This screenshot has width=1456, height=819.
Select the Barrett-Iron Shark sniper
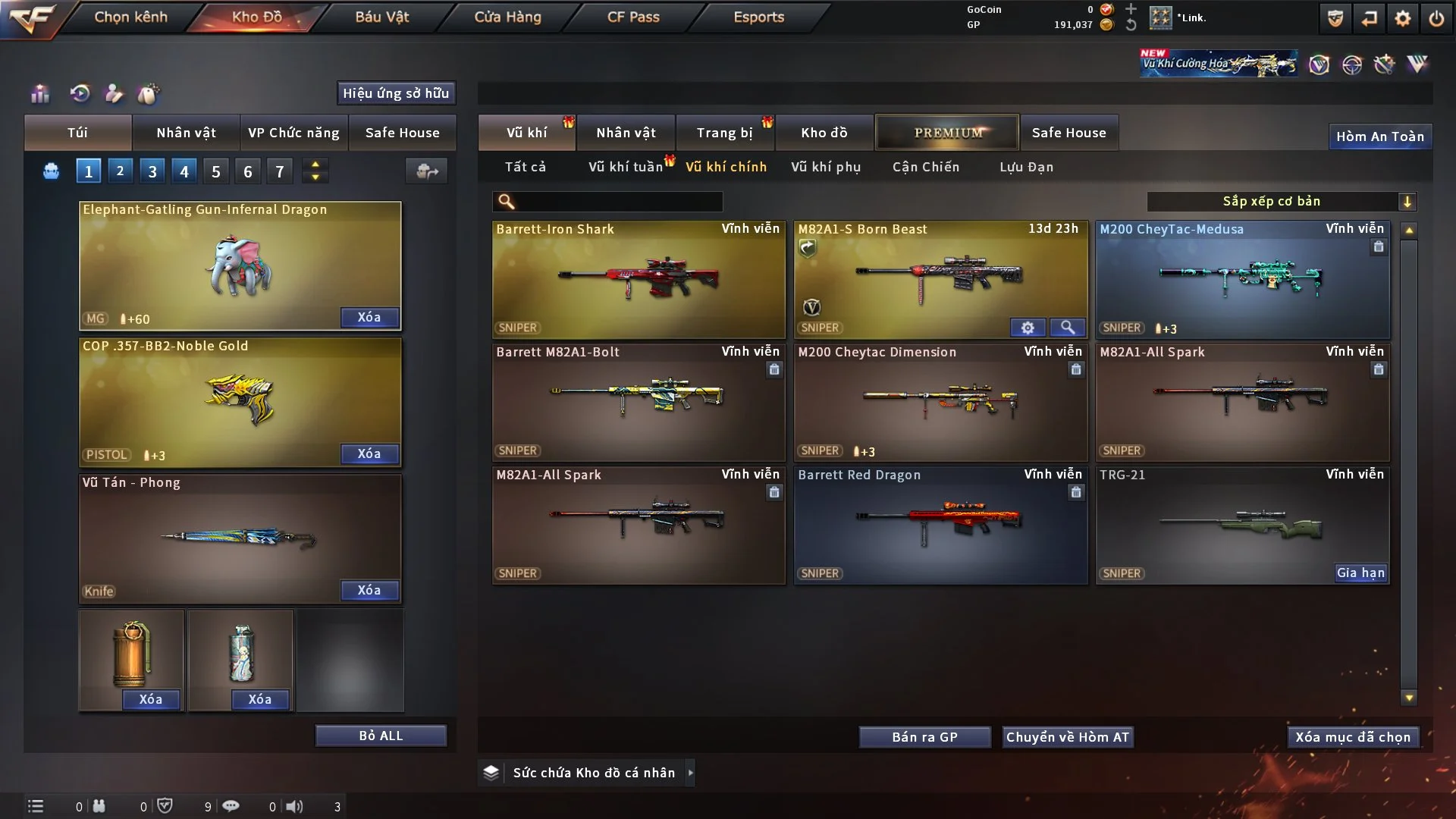[x=639, y=278]
